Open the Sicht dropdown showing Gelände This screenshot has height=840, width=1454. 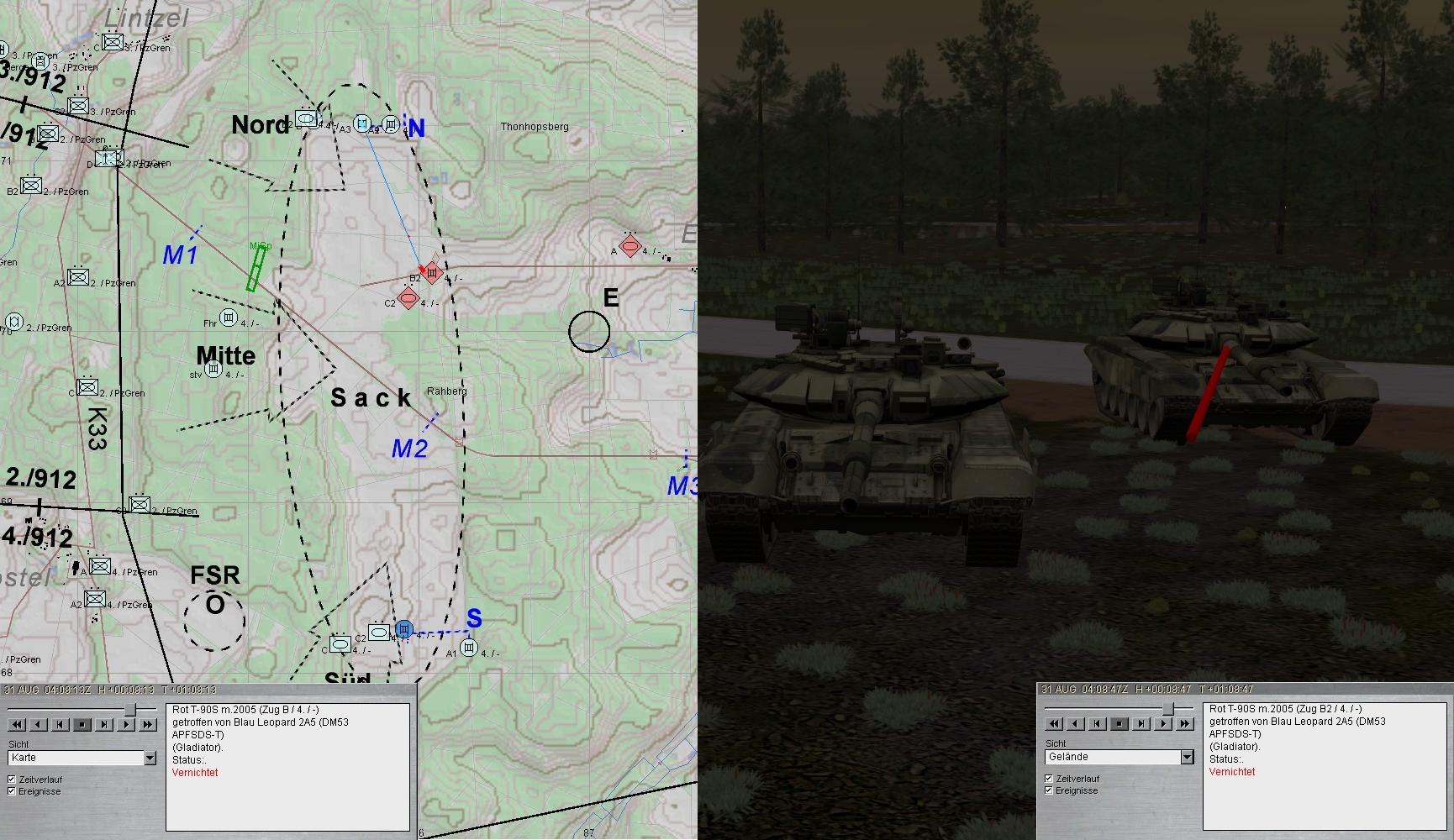pos(1187,758)
